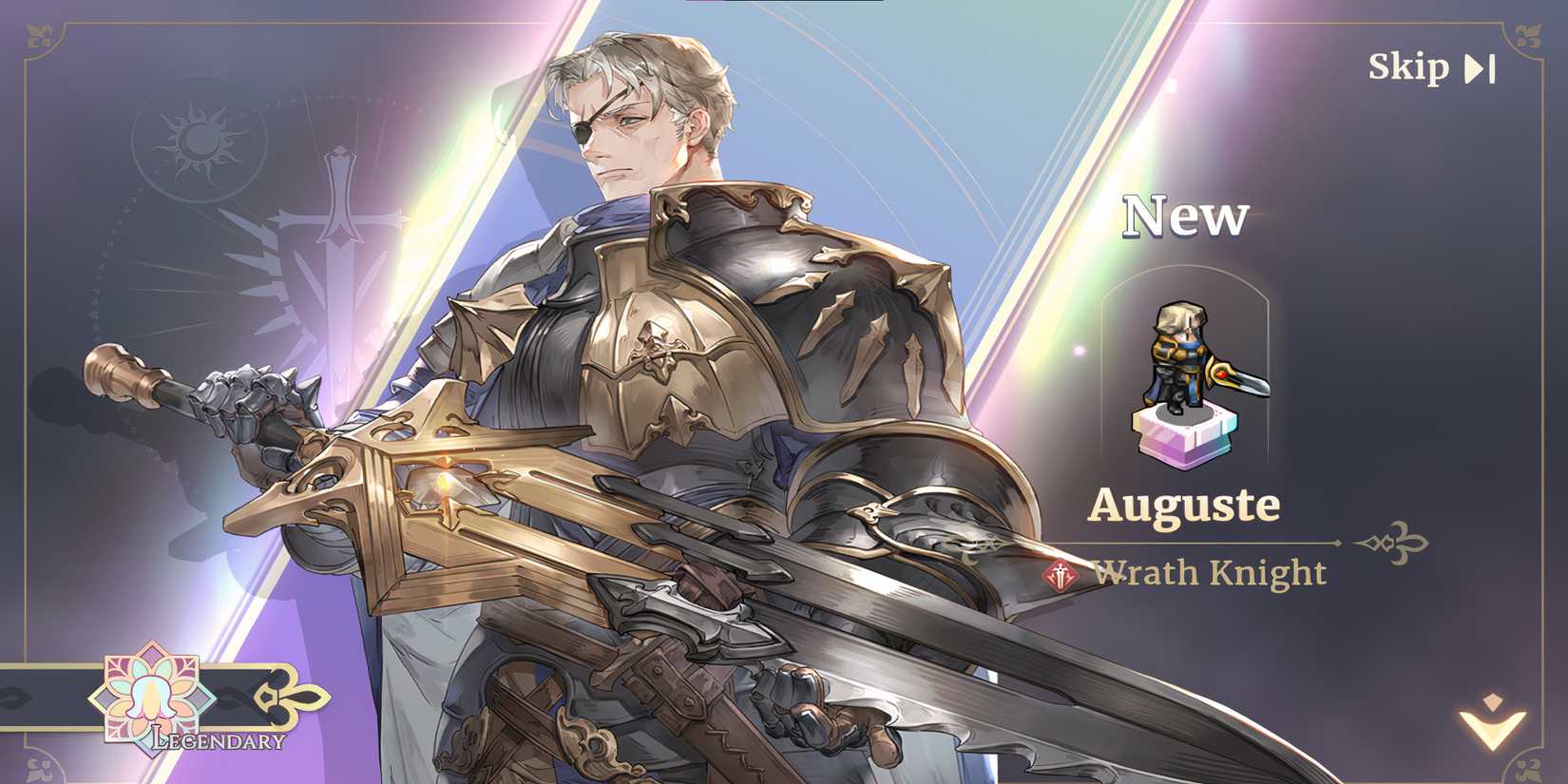Open the Wrath Knight class description
1568x784 pixels.
tap(1210, 573)
